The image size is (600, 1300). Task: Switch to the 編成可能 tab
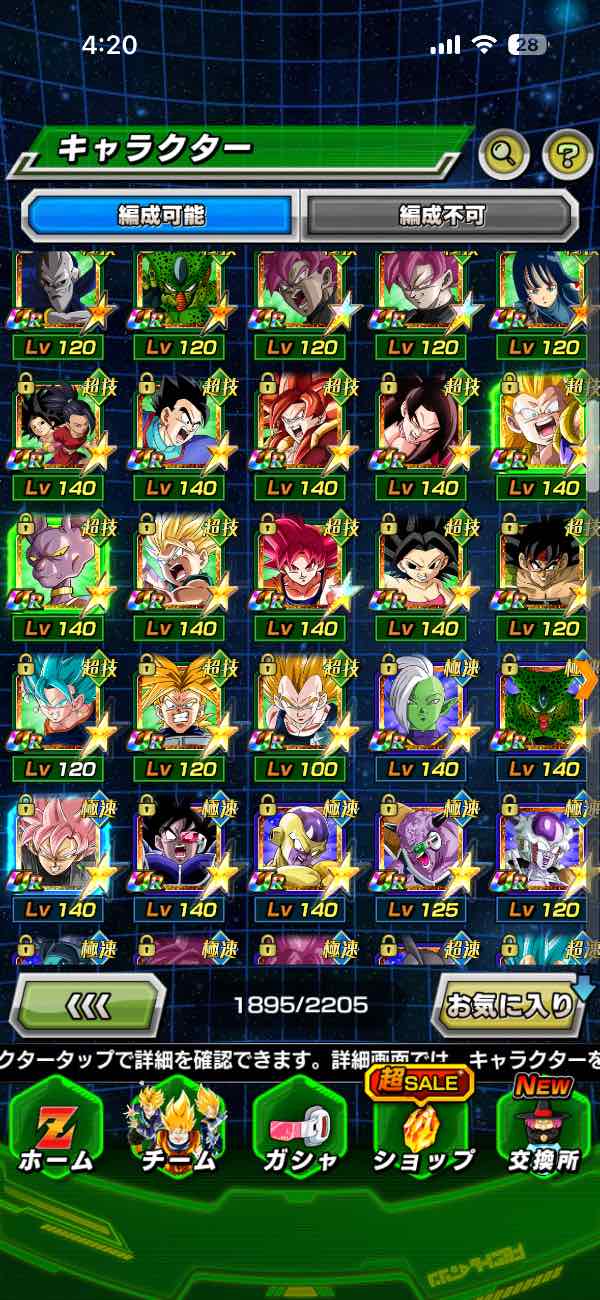coord(161,214)
